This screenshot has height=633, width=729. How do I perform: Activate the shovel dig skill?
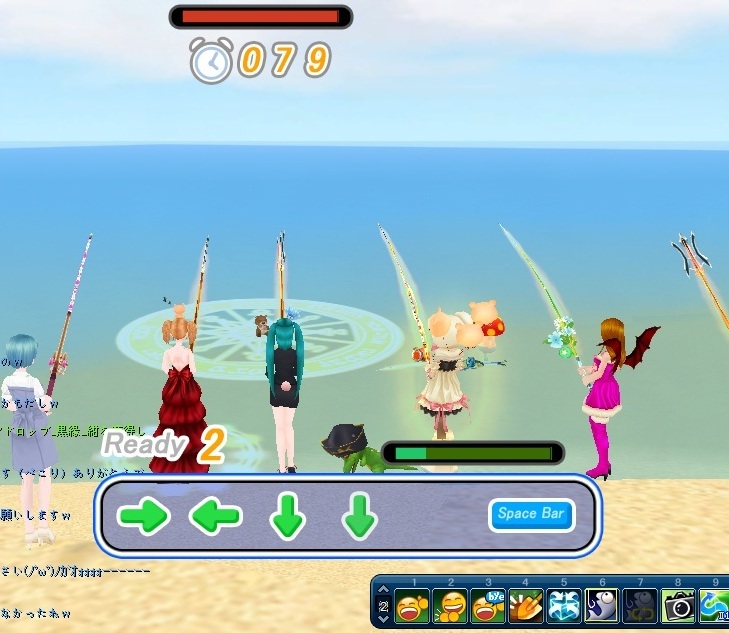[526, 607]
